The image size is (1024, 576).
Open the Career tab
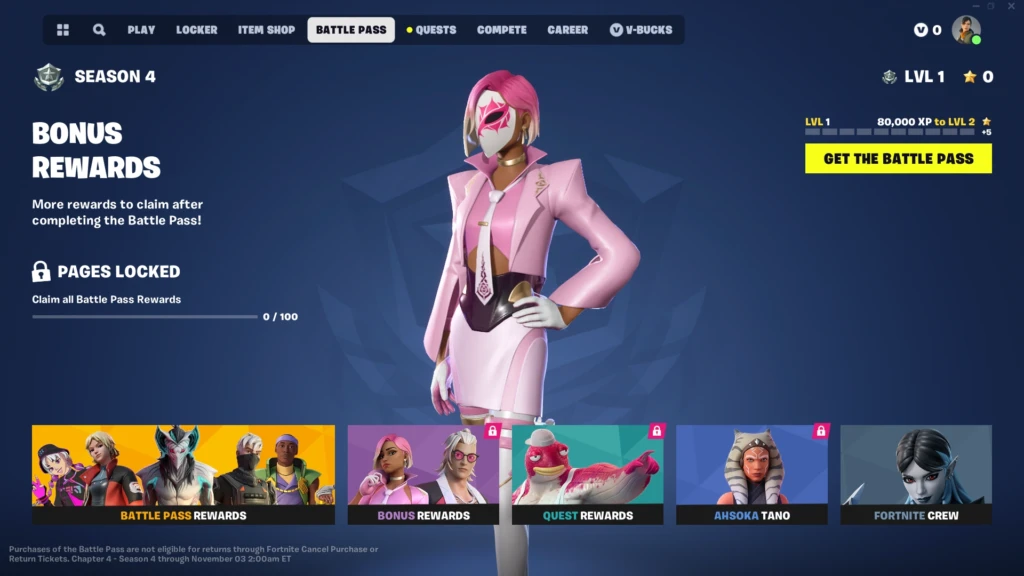coord(568,30)
